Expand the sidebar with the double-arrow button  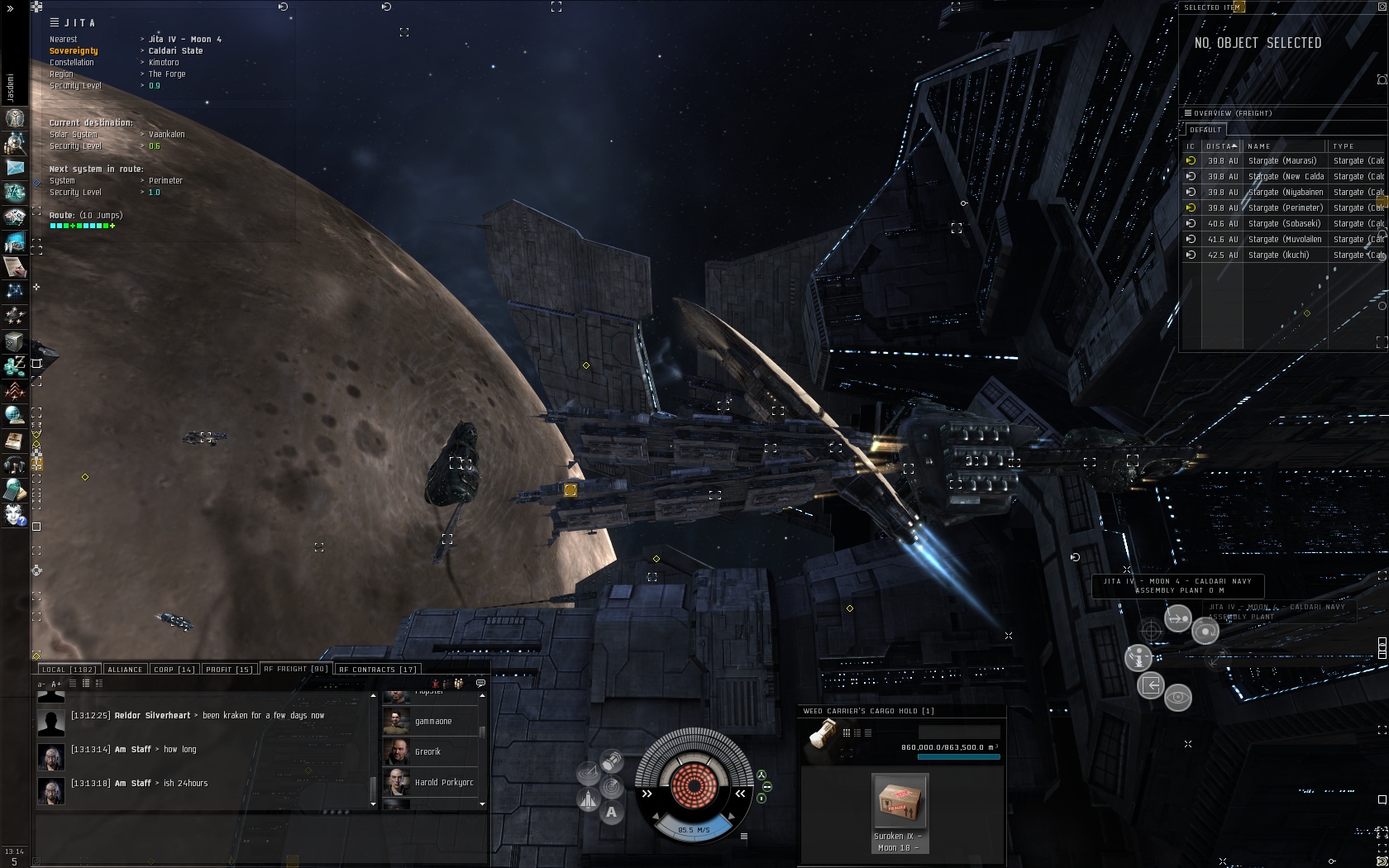[10, 8]
